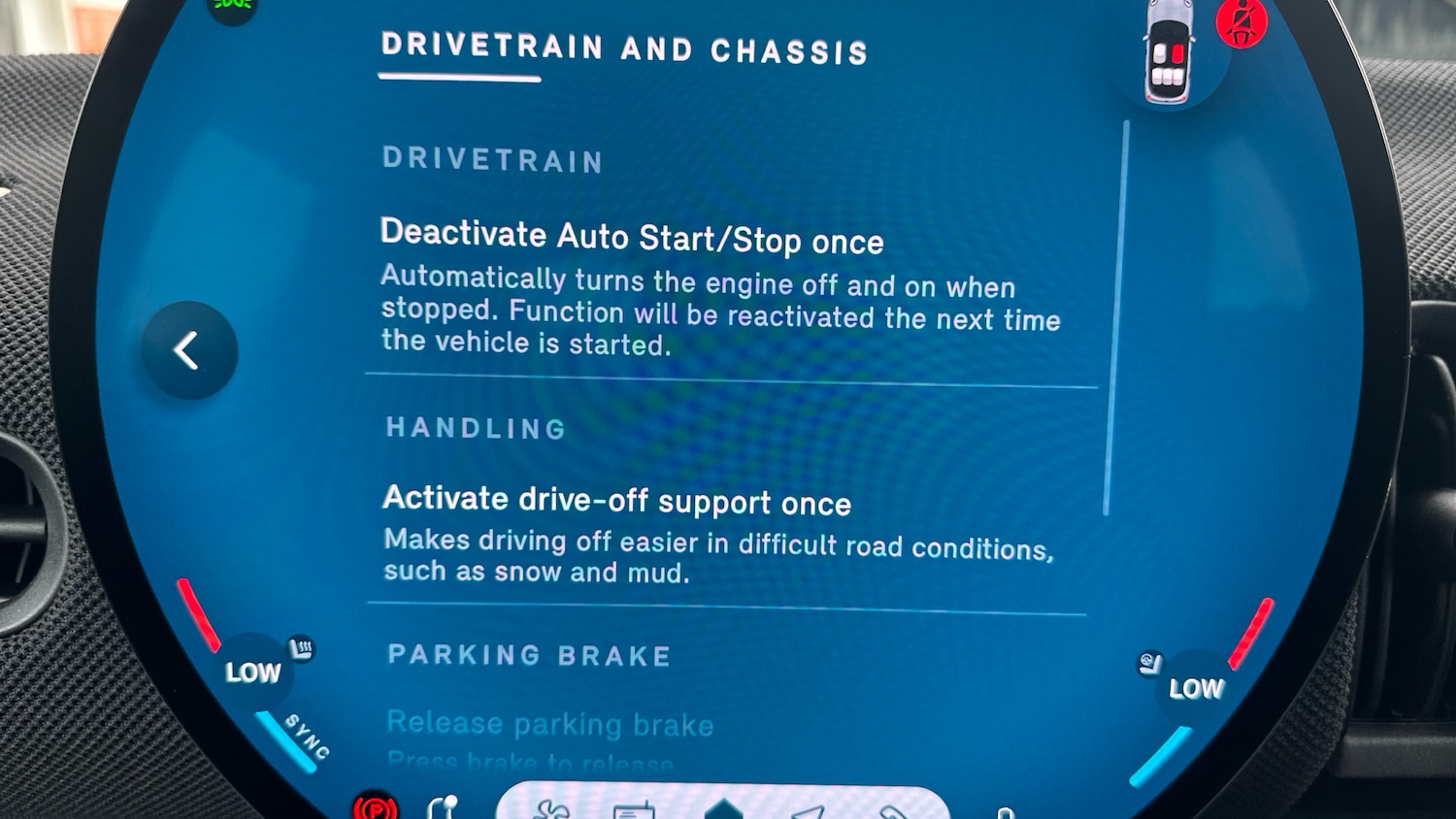The width and height of the screenshot is (1456, 819).
Task: Toggle the driver seat heating icon
Action: (x=302, y=647)
